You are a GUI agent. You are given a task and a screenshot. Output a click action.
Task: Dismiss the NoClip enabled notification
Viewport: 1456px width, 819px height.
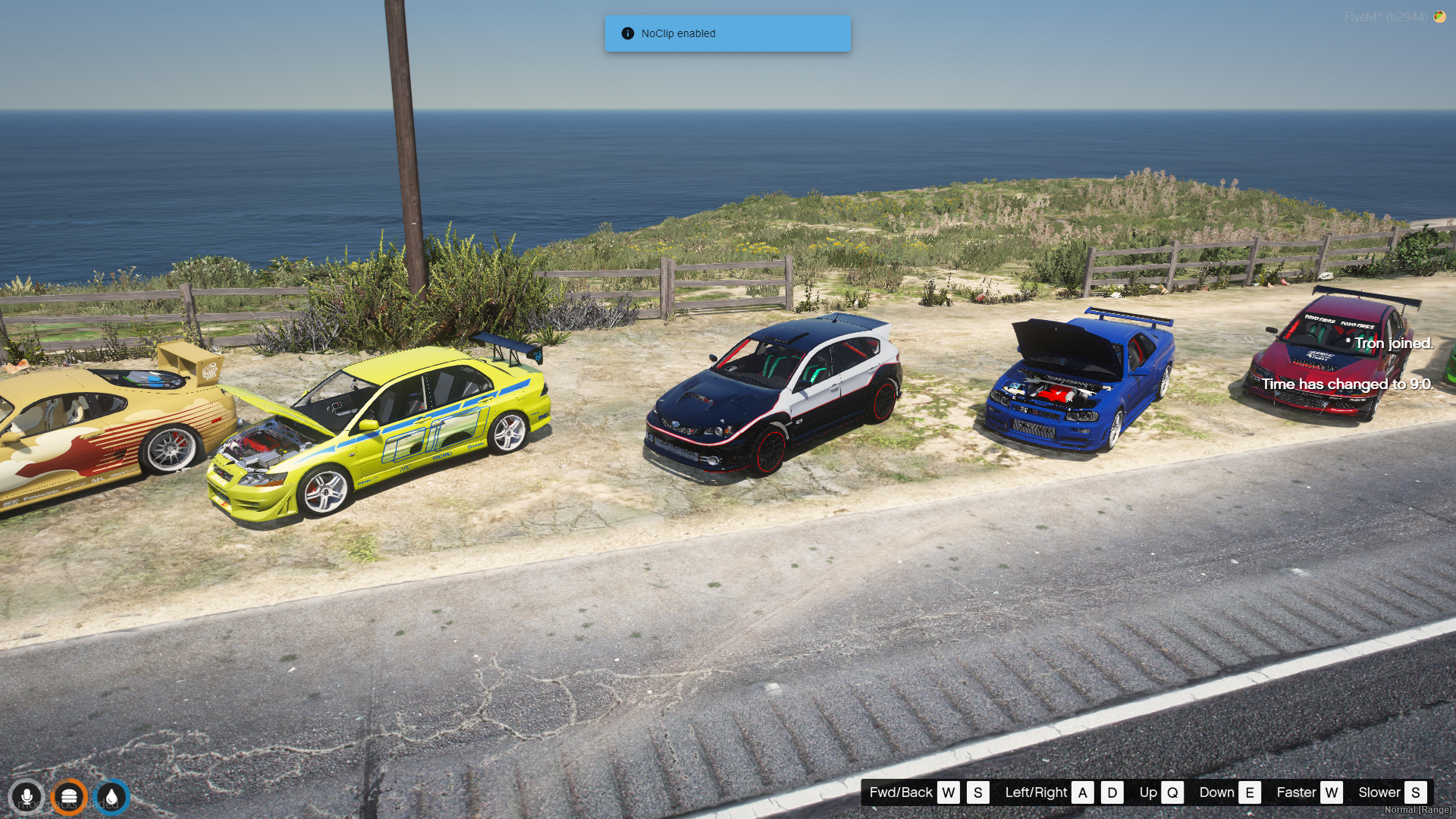click(727, 33)
